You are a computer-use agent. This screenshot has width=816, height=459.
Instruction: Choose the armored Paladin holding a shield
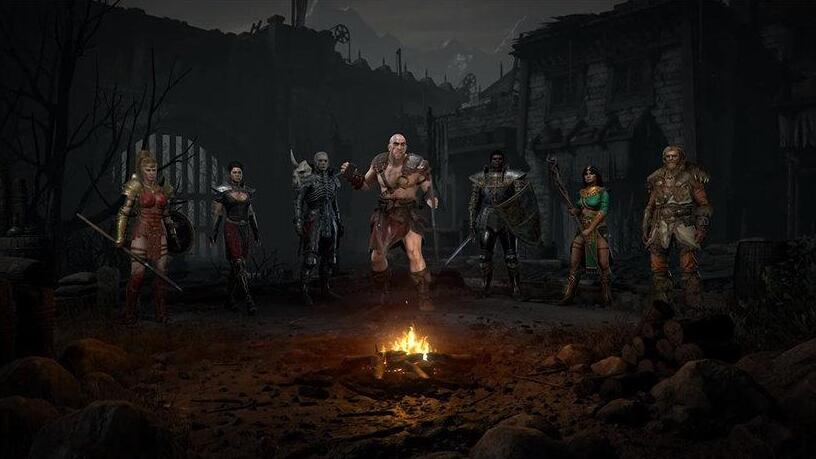(497, 218)
